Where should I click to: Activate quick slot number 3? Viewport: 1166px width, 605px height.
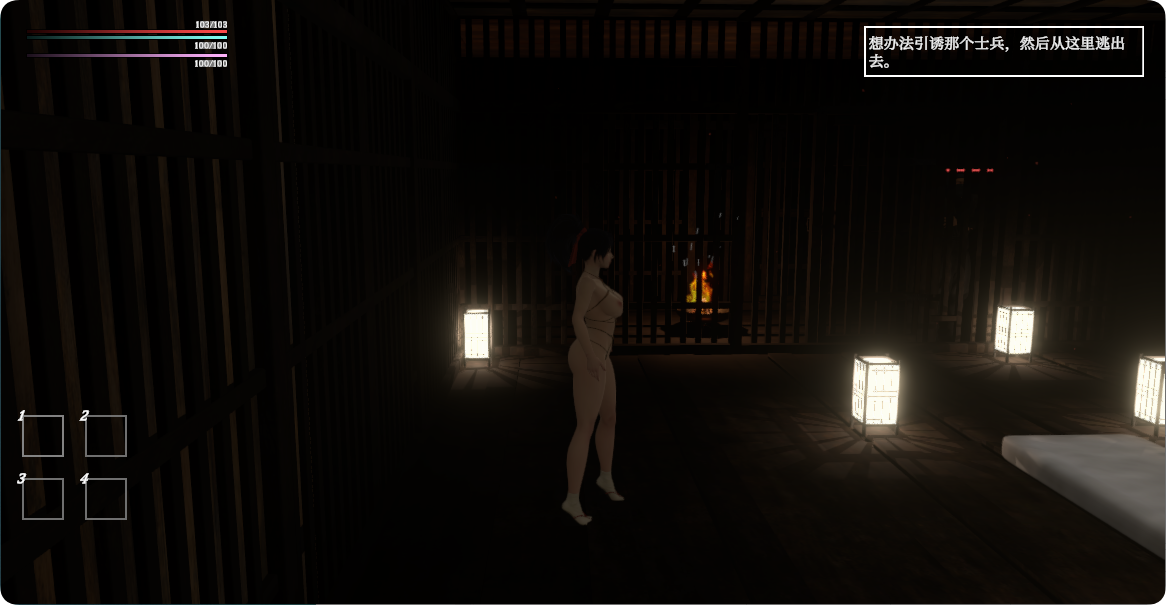click(43, 499)
